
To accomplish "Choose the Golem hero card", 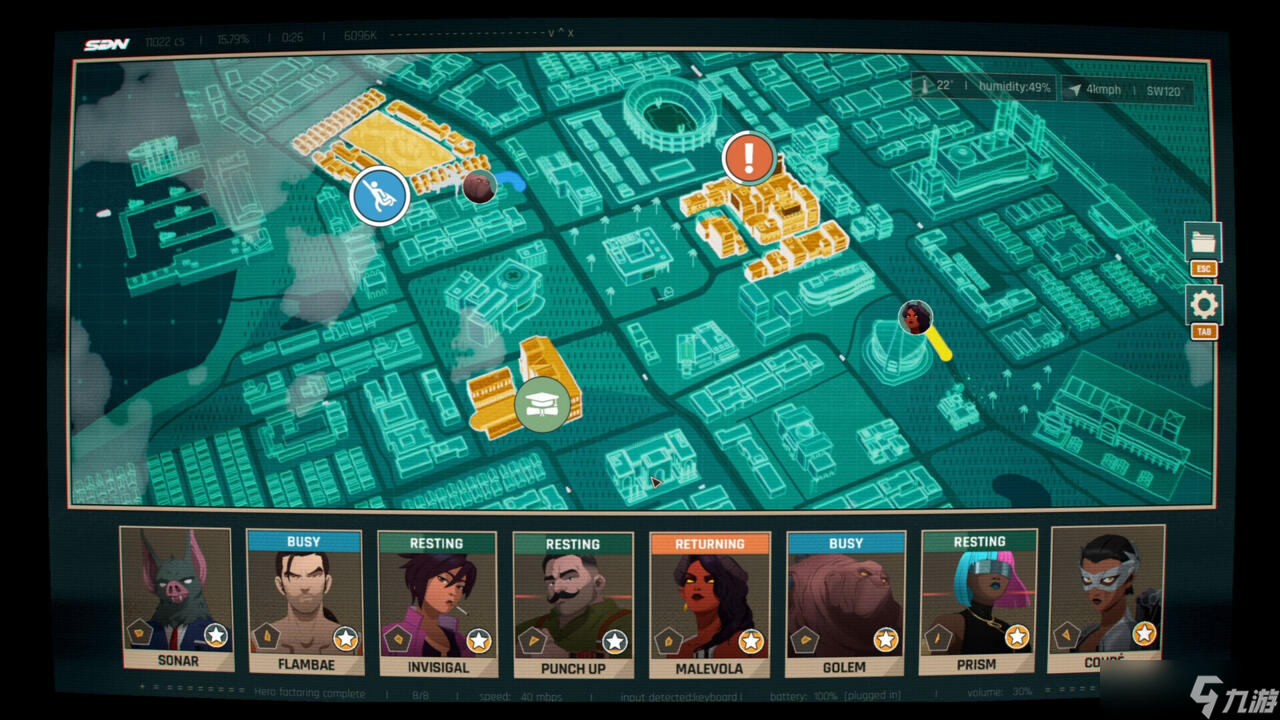I will coord(845,603).
